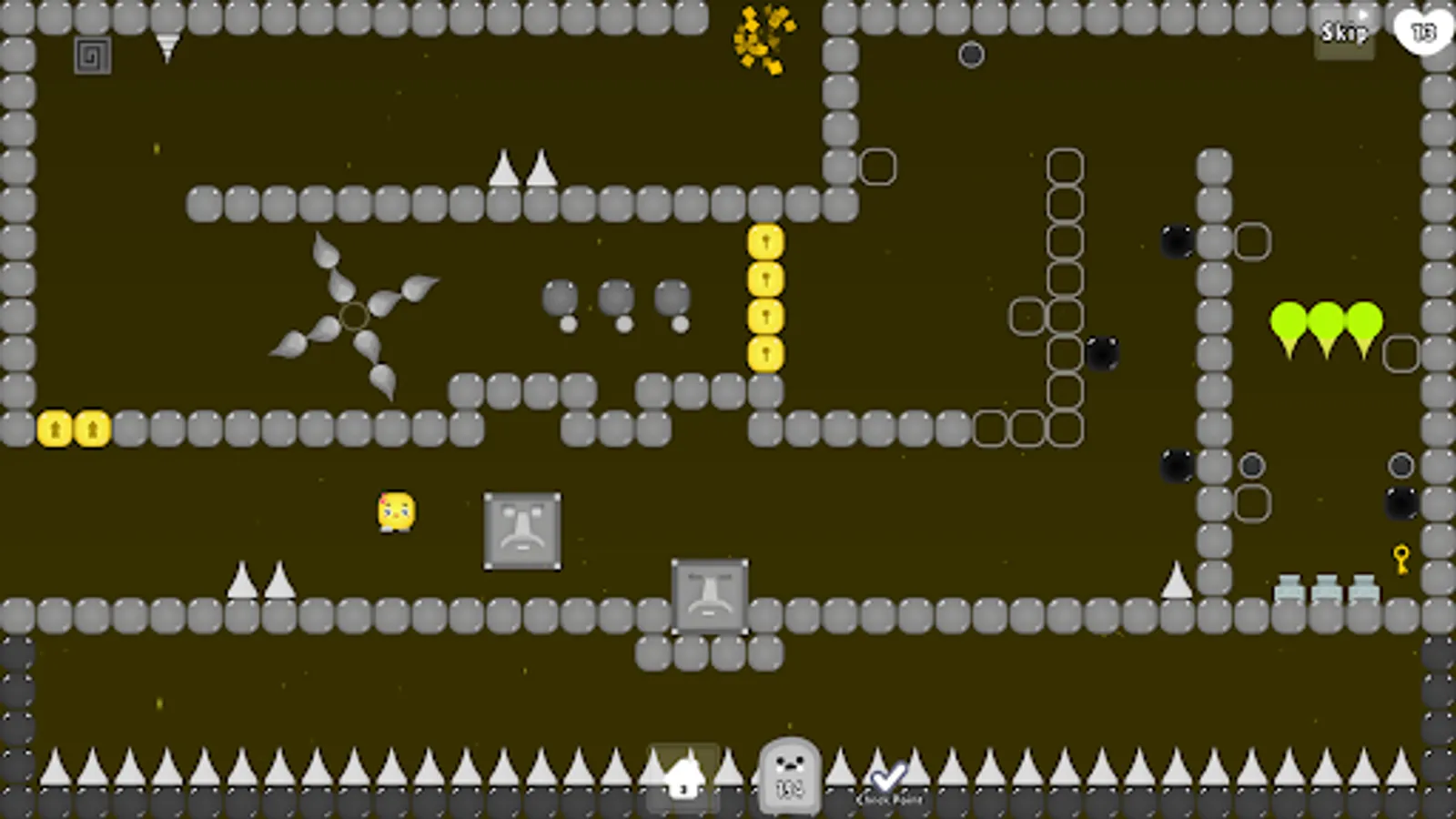1456x819 pixels.
Task: Click the sad stone face block
Action: click(x=522, y=531)
